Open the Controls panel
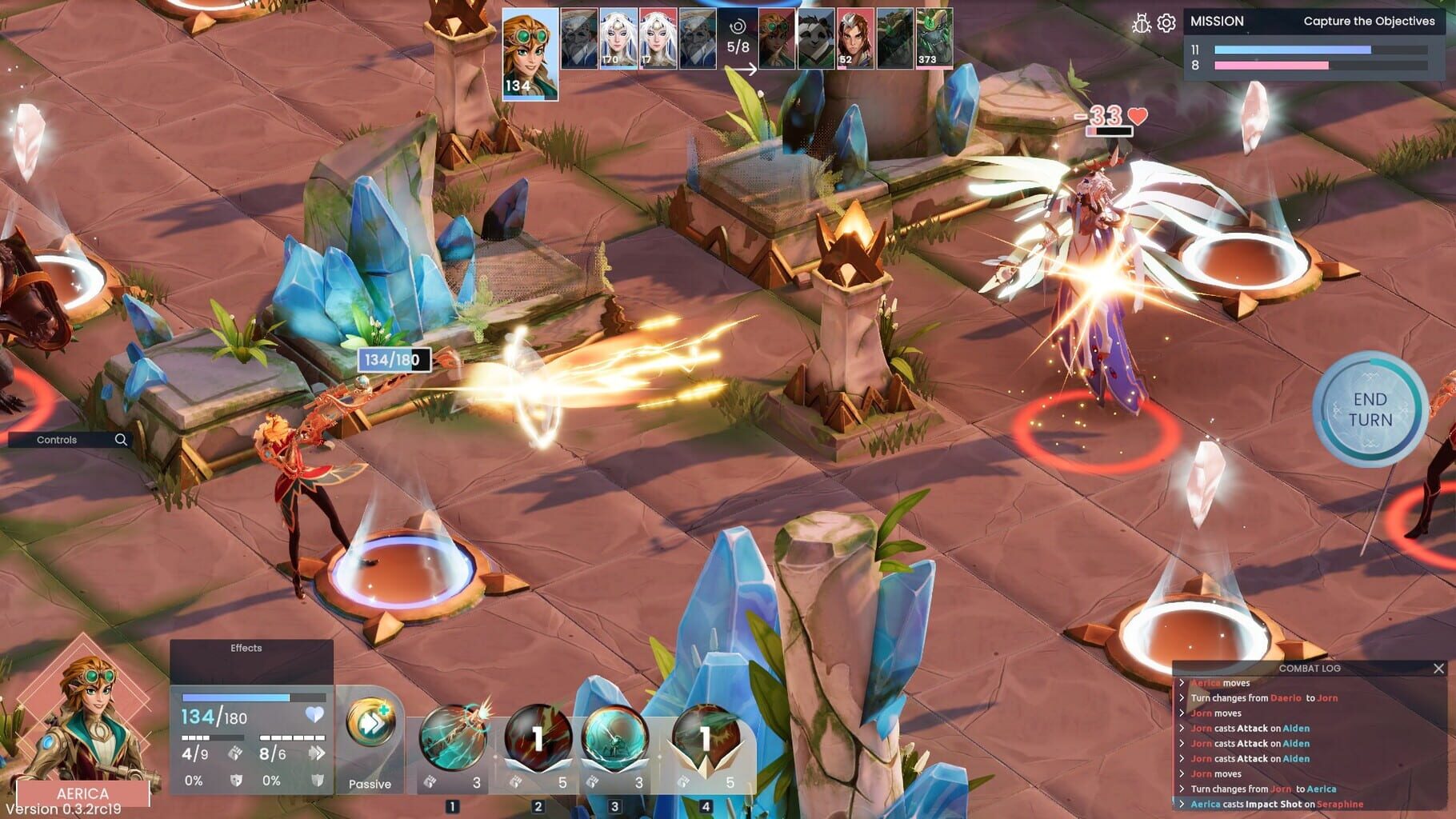 click(56, 440)
